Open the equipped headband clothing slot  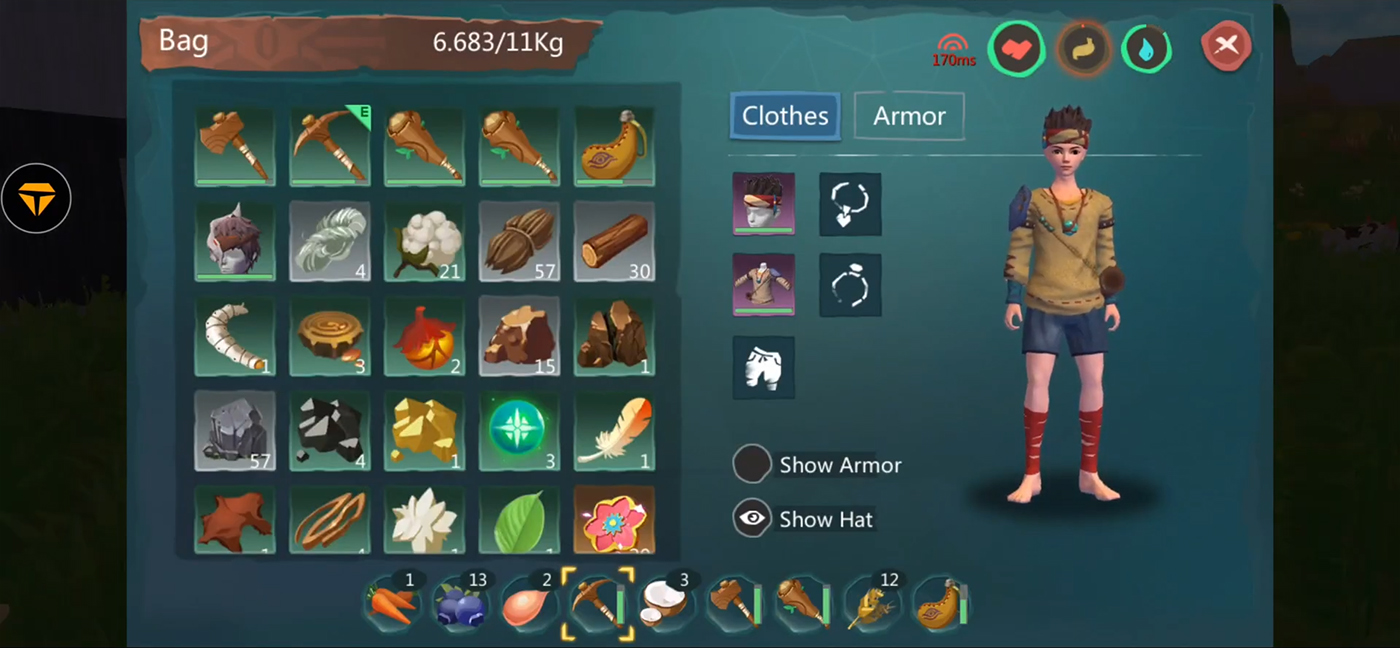point(764,204)
